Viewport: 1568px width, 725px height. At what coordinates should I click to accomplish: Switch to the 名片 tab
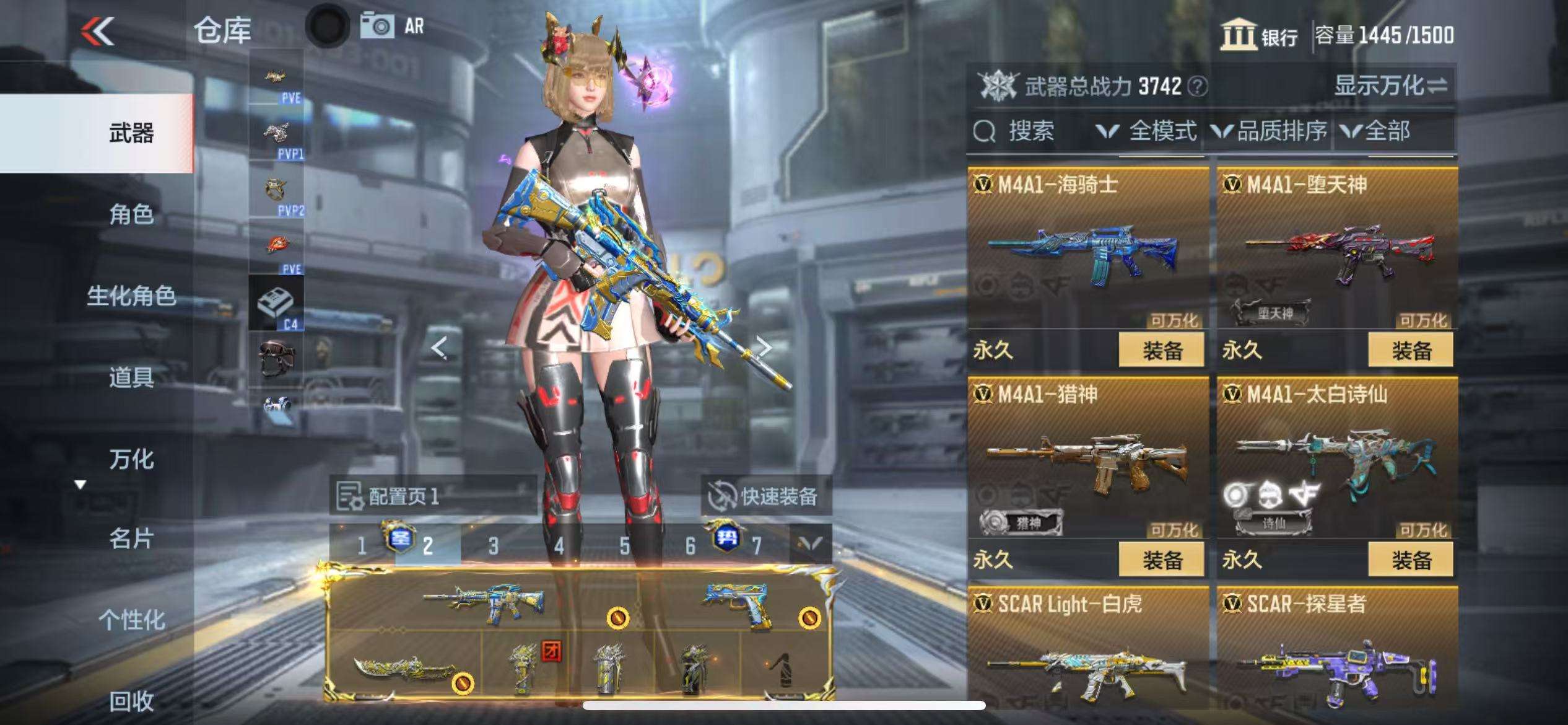coord(131,538)
